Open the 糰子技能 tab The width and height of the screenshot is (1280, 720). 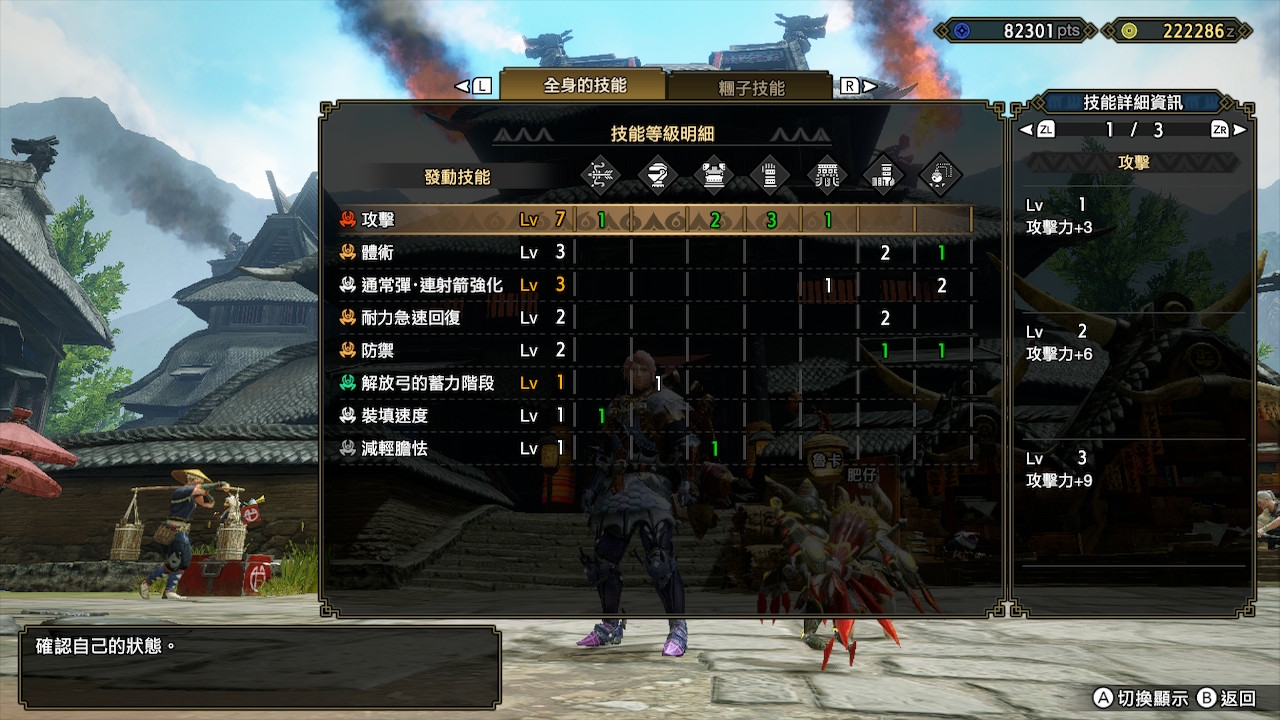751,88
